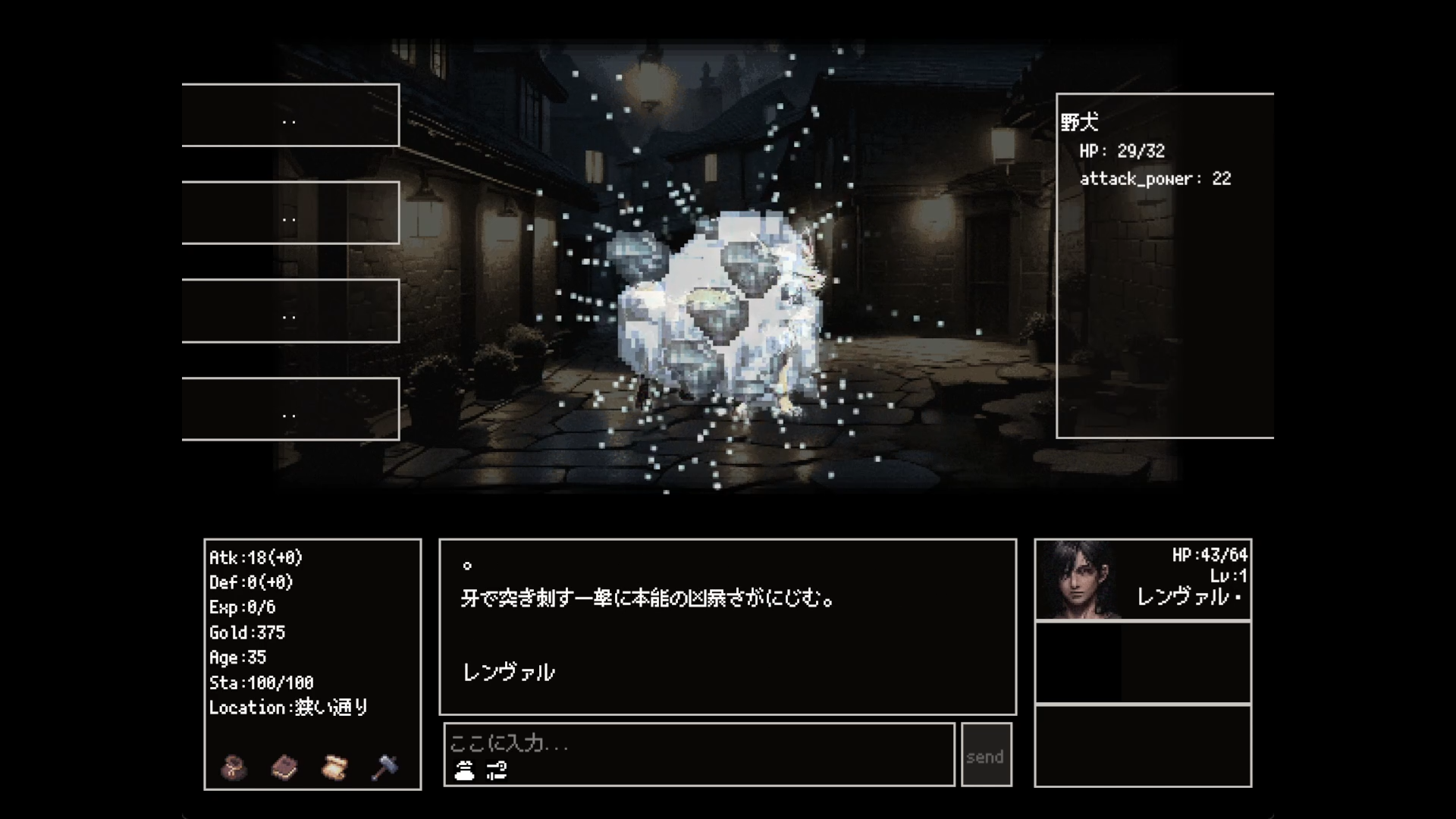The image size is (1456, 819).
Task: Open the bag icon next to the book
Action: 232,768
